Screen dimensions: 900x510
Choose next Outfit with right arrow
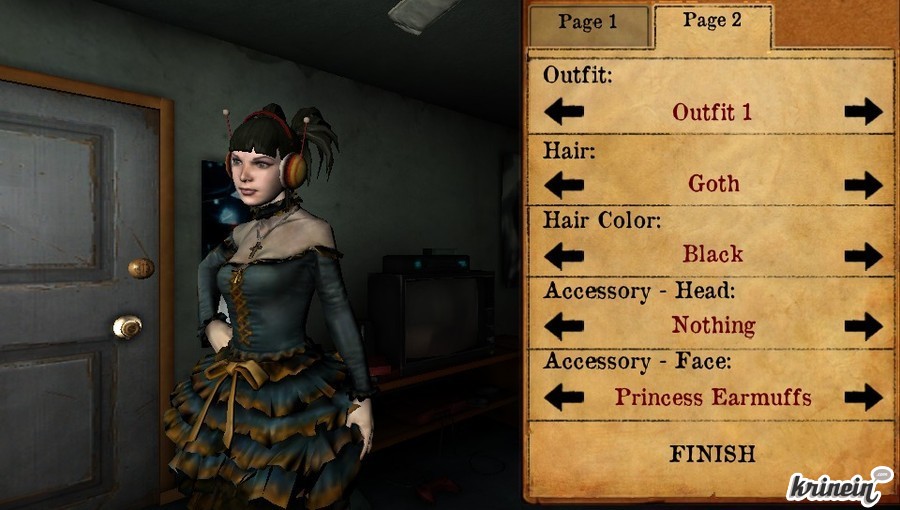pos(863,111)
